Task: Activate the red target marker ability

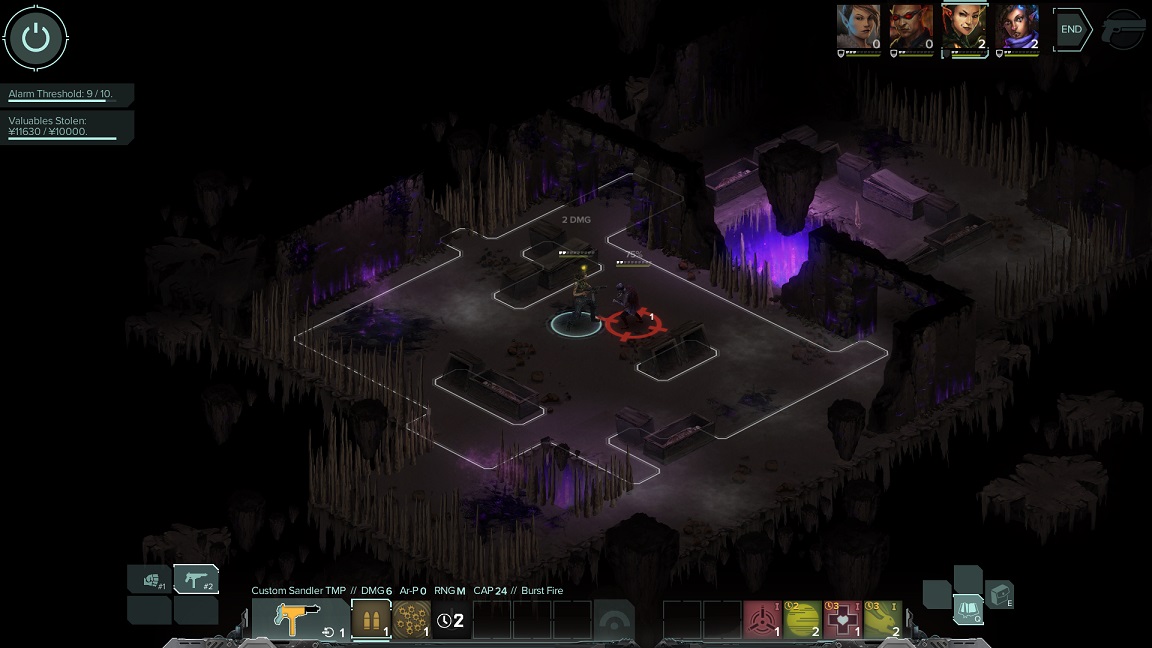Action: [763, 620]
